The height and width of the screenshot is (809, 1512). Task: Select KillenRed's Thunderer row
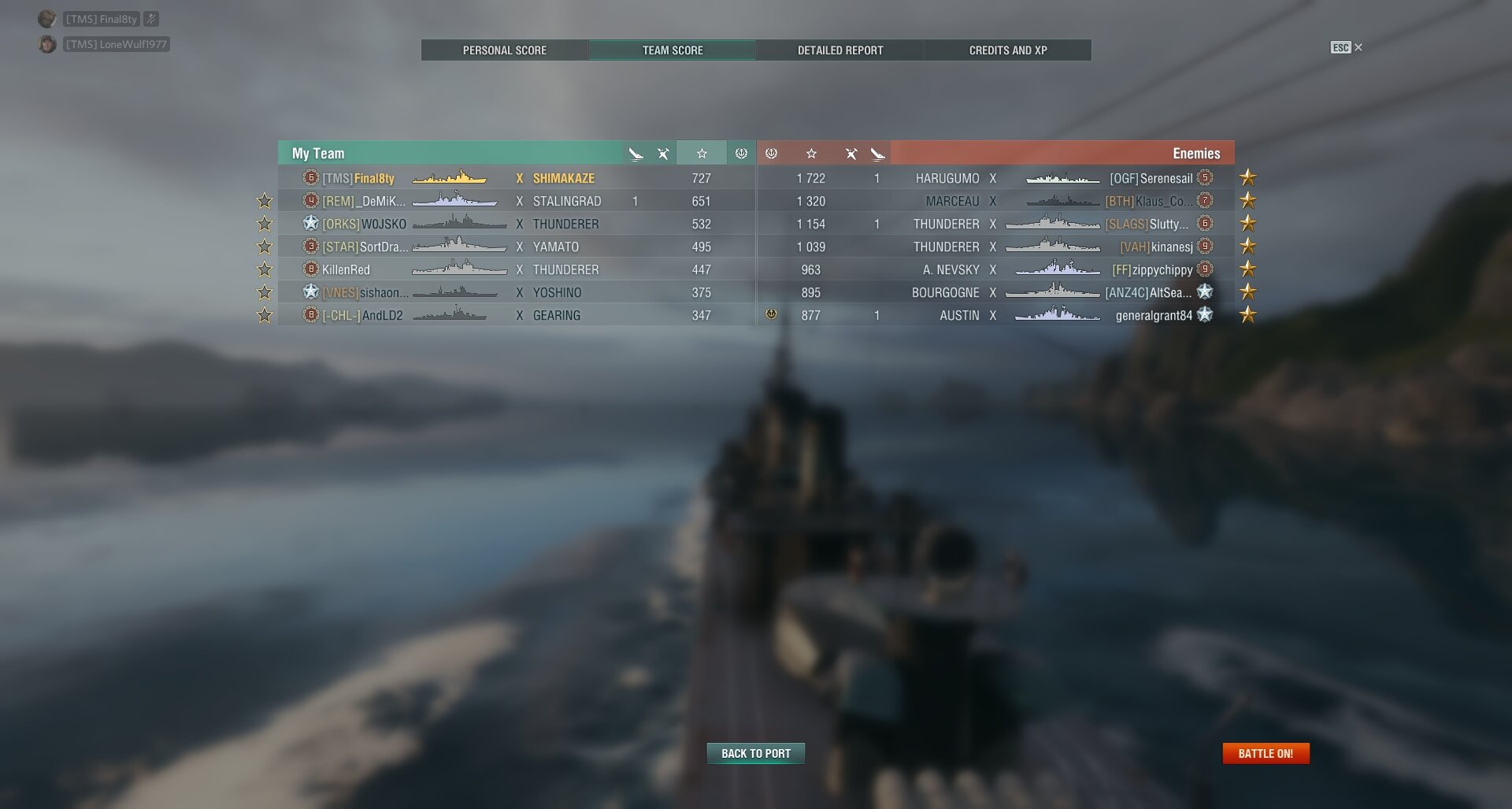(516, 270)
